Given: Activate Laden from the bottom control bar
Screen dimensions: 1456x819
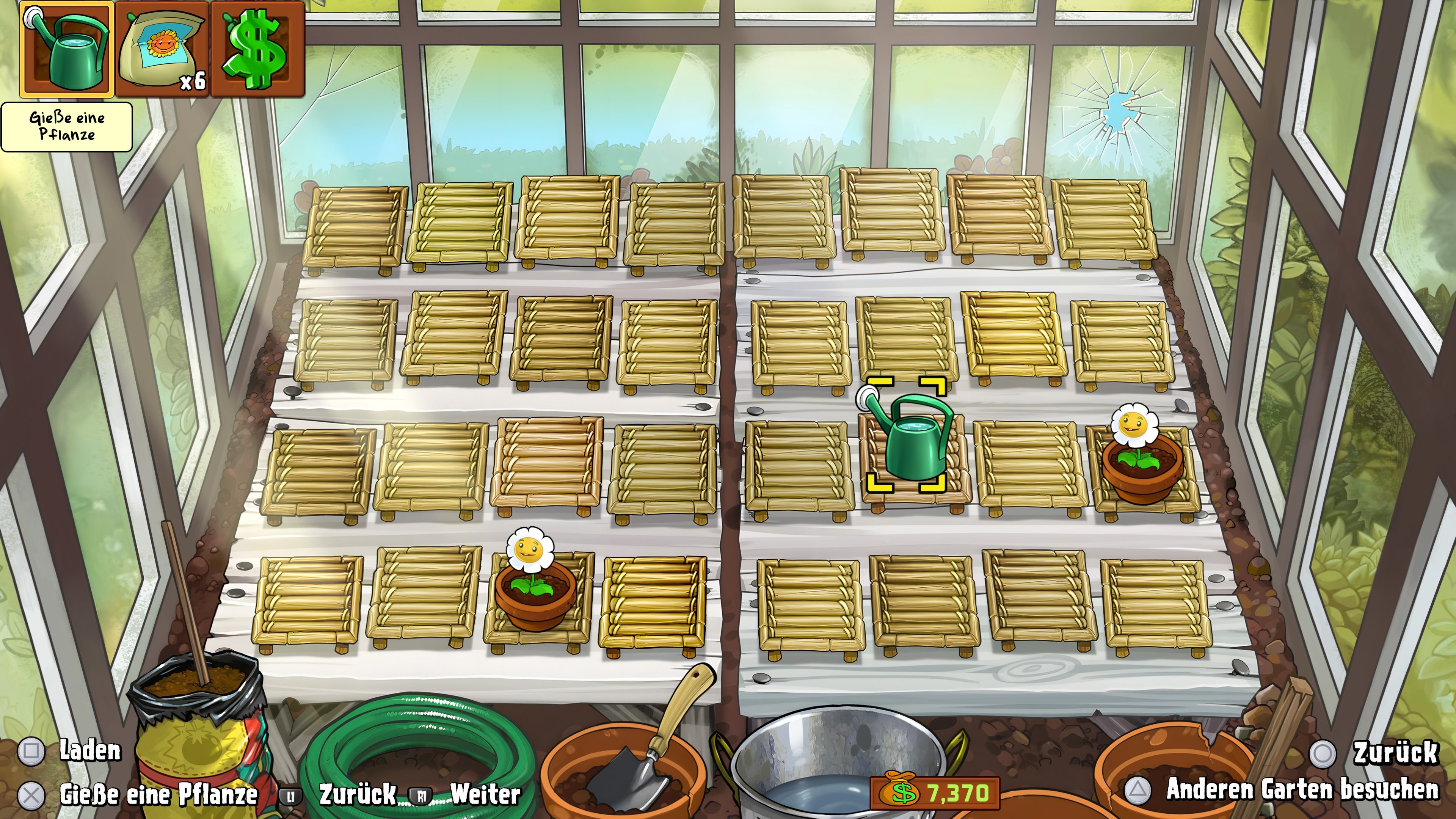Looking at the screenshot, I should (x=91, y=752).
